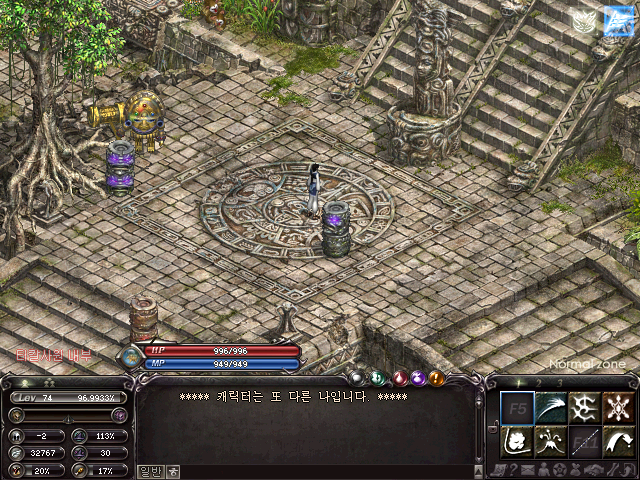The image size is (640, 480).
Task: Switch to hotbar page 2
Action: pos(540,382)
